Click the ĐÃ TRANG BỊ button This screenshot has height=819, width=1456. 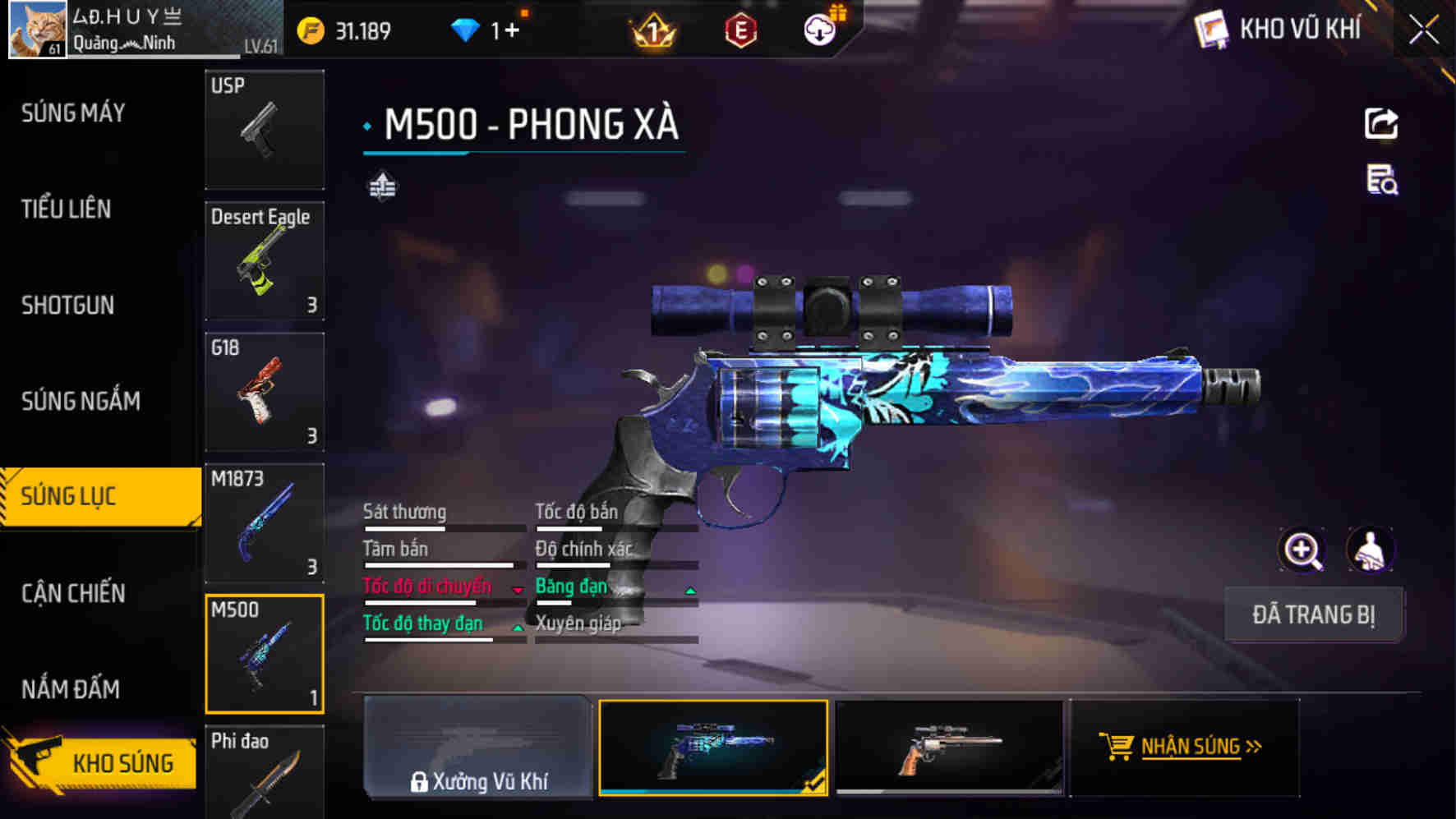pyautogui.click(x=1313, y=614)
